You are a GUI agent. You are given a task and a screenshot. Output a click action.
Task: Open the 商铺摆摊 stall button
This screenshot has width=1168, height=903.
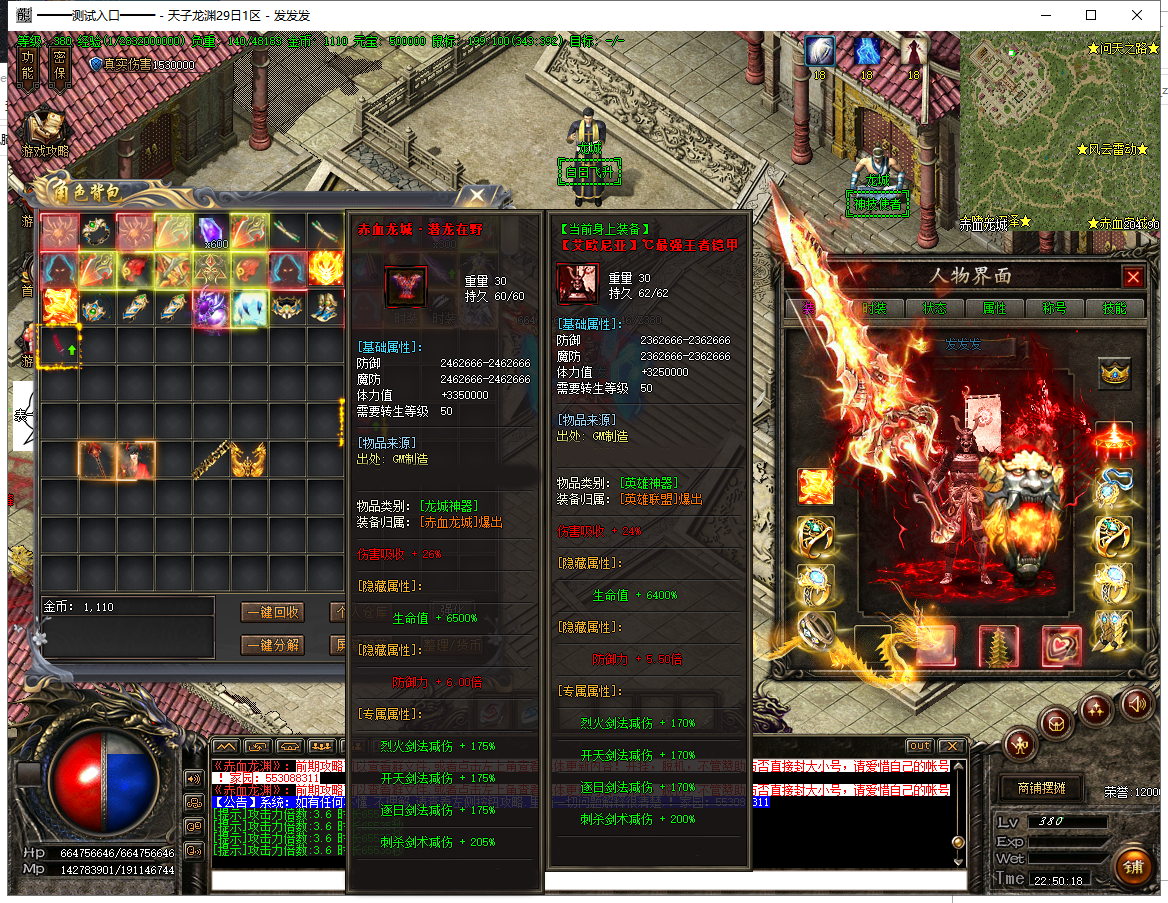1041,788
